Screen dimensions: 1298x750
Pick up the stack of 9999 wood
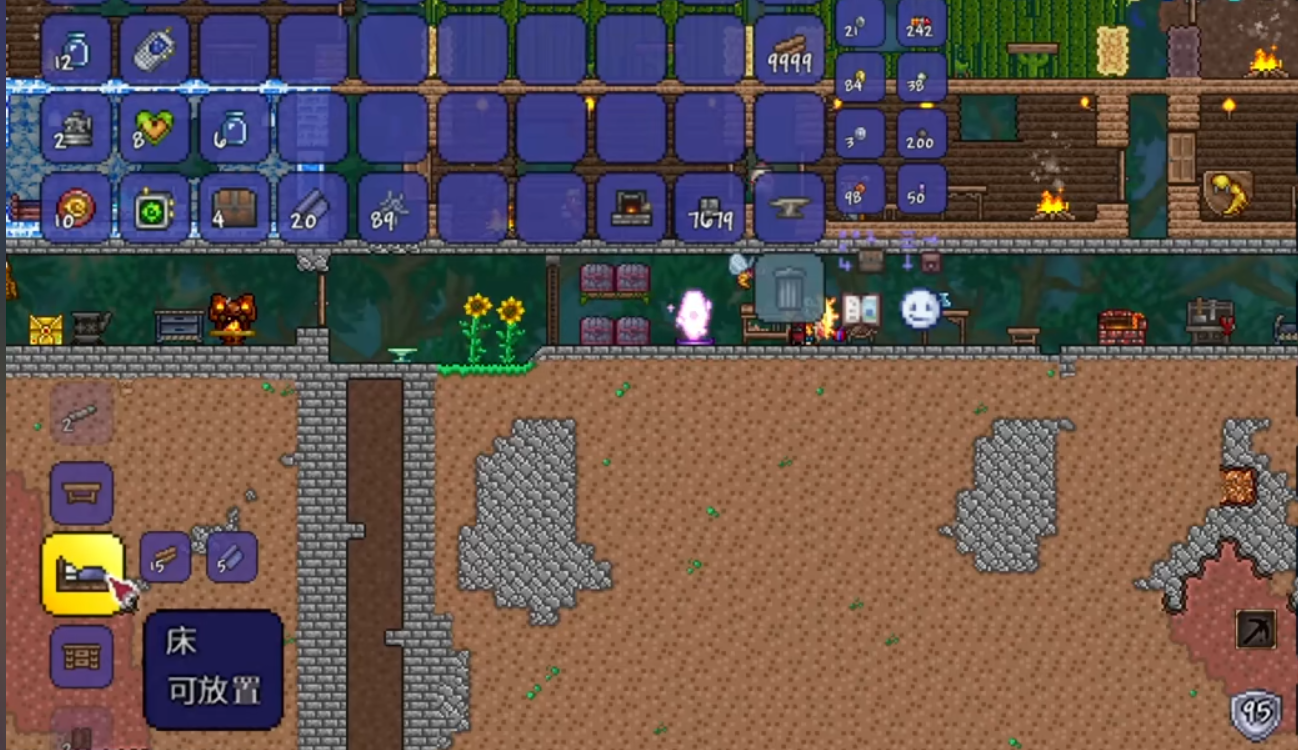pos(789,49)
